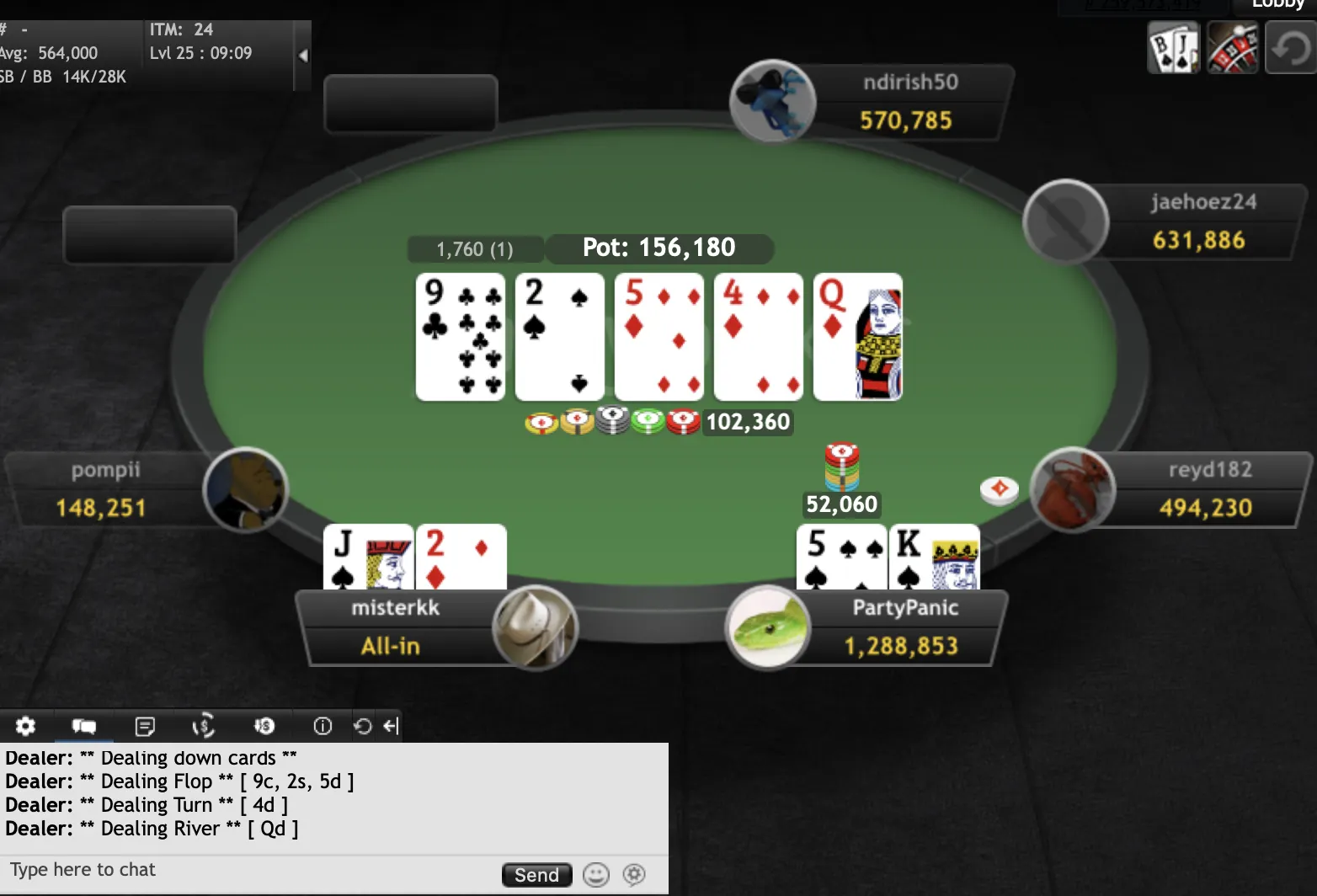Launch the Roulette wheel game
Viewport: 1317px width, 896px height.
tap(1232, 48)
